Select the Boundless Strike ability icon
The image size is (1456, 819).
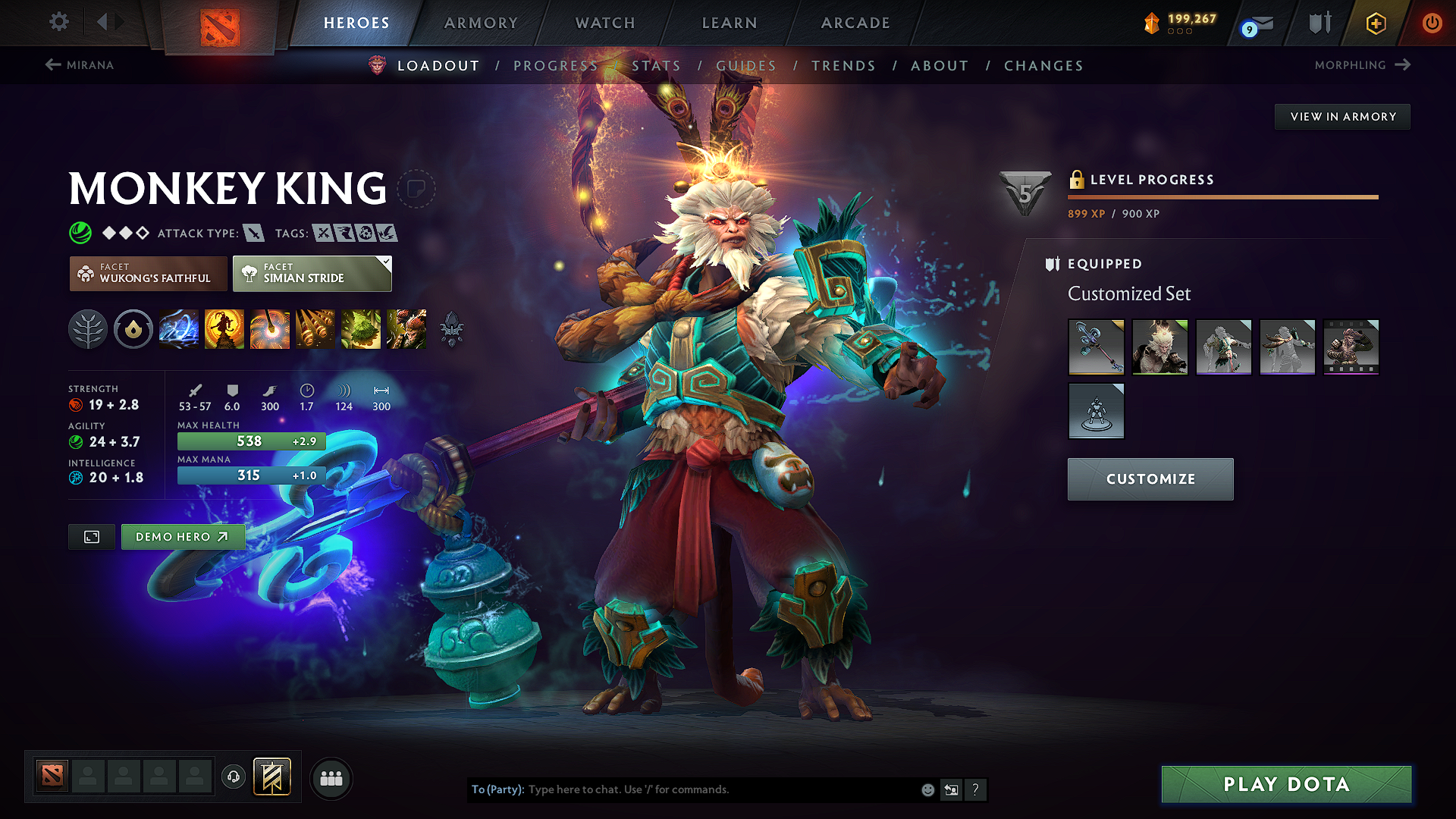179,329
